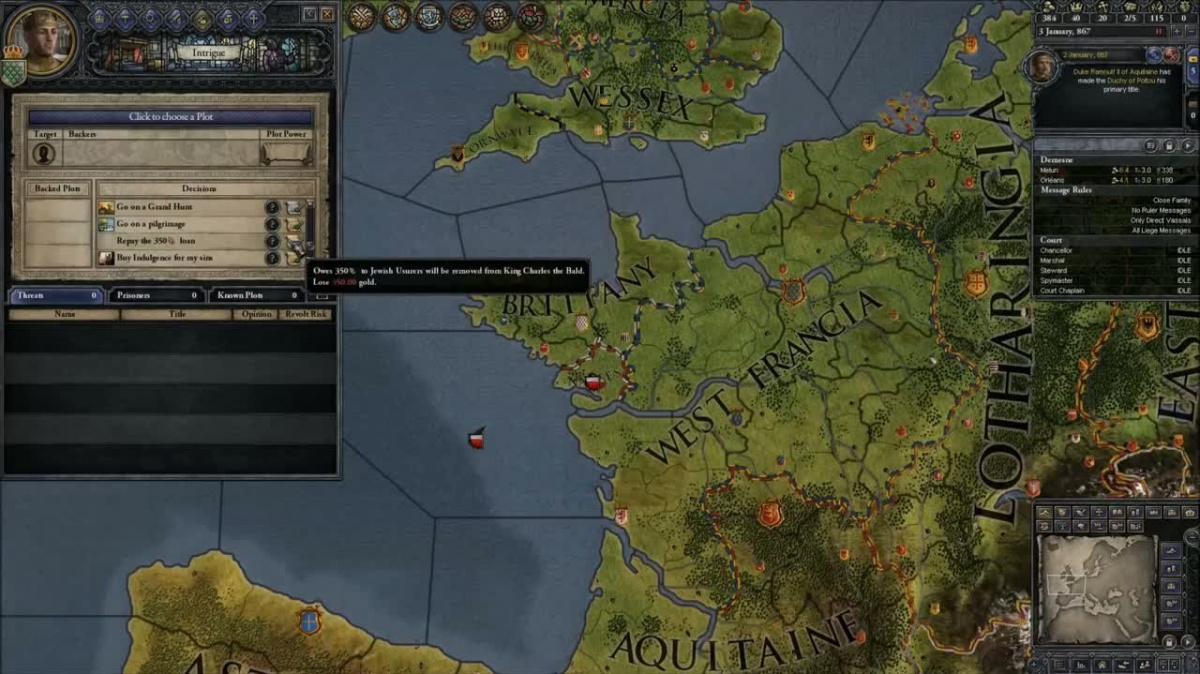Viewport: 1200px width, 674px height.
Task: Select the Go on a Grand Hunt decision
Action: coord(155,207)
